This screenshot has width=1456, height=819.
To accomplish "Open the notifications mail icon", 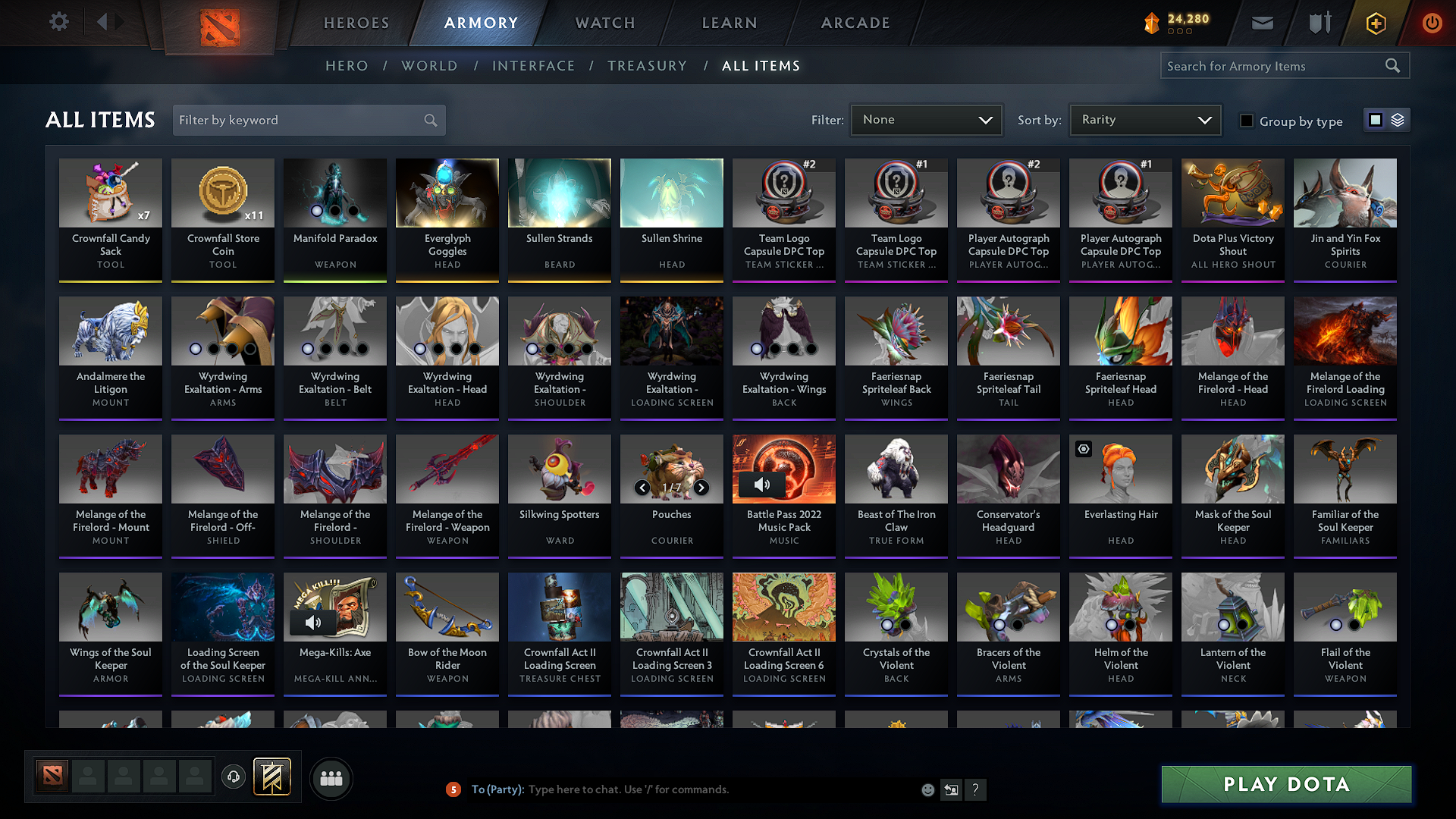I will [1261, 23].
